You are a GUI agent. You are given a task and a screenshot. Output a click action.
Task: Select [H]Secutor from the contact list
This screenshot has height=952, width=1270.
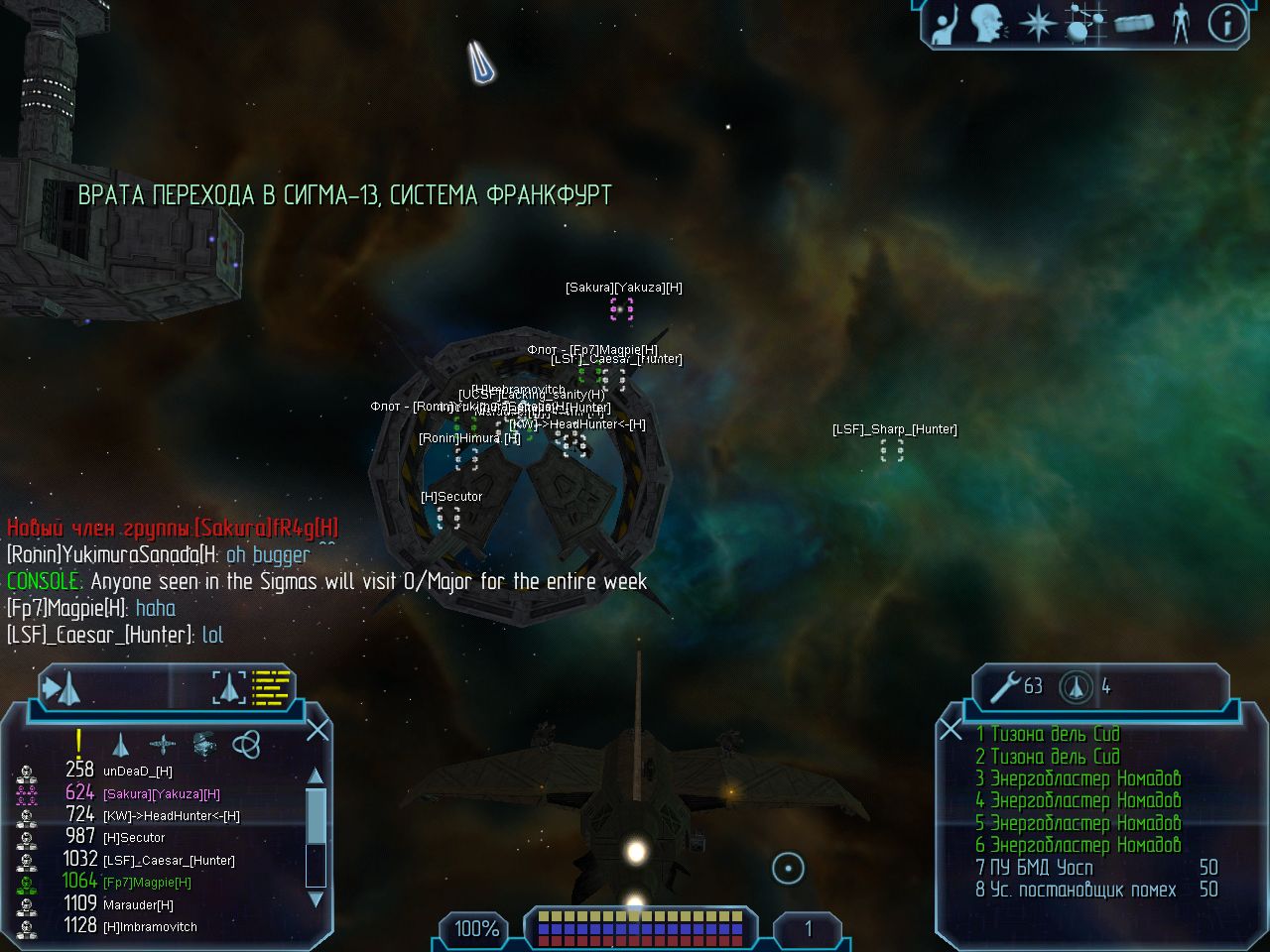tap(134, 838)
